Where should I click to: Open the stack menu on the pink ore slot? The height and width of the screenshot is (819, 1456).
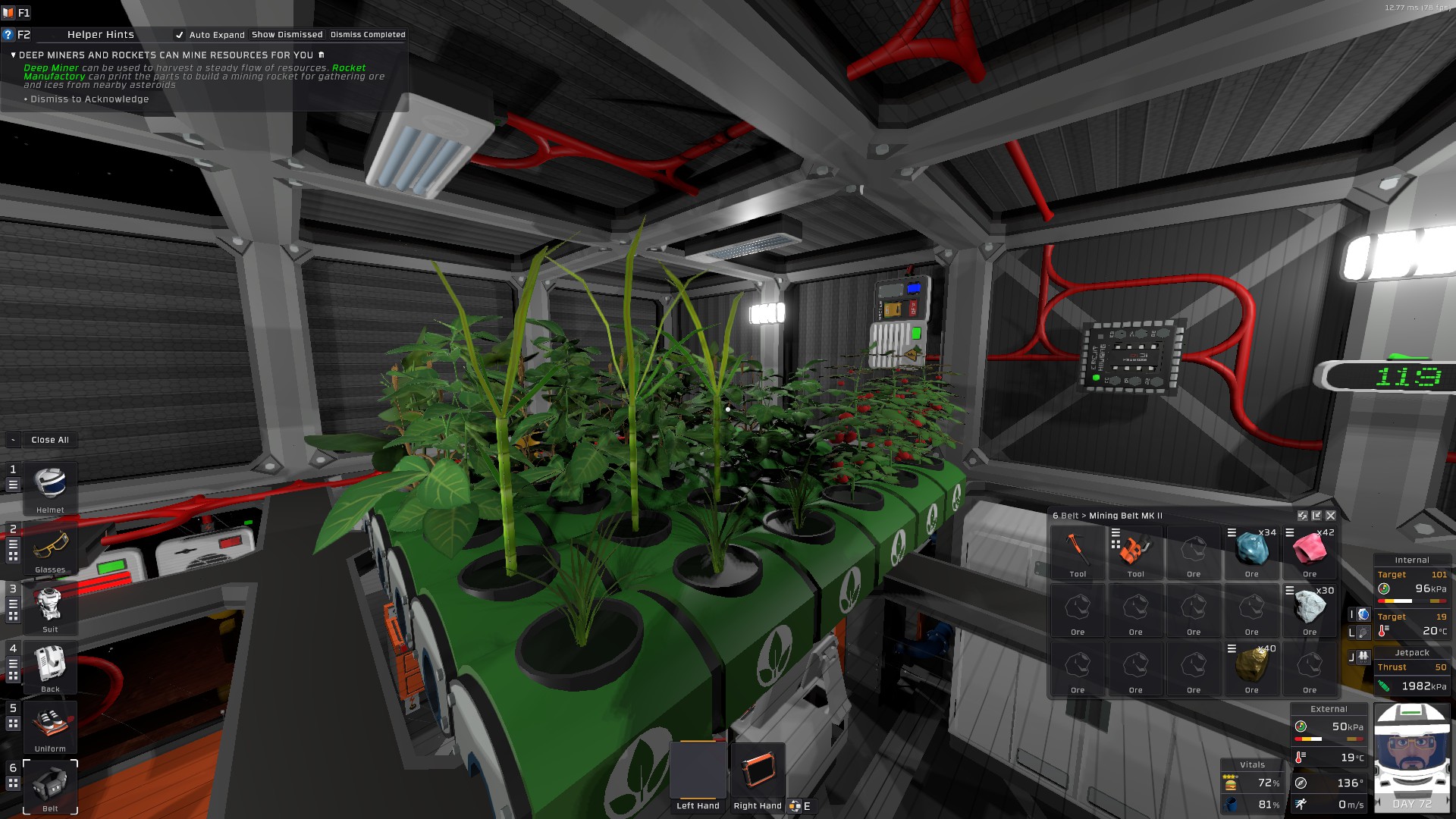(1289, 532)
